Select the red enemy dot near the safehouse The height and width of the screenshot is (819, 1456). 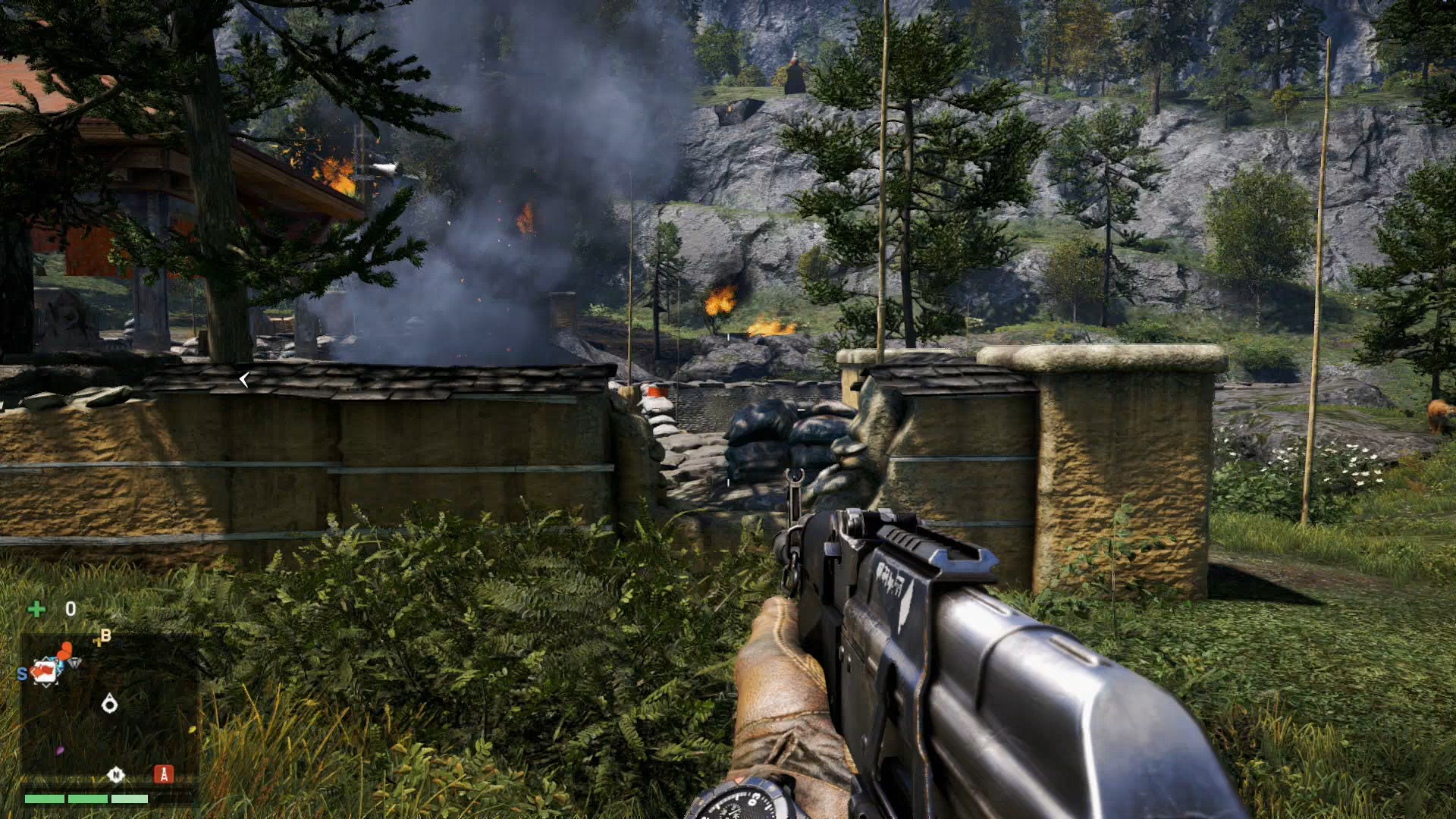click(x=65, y=648)
